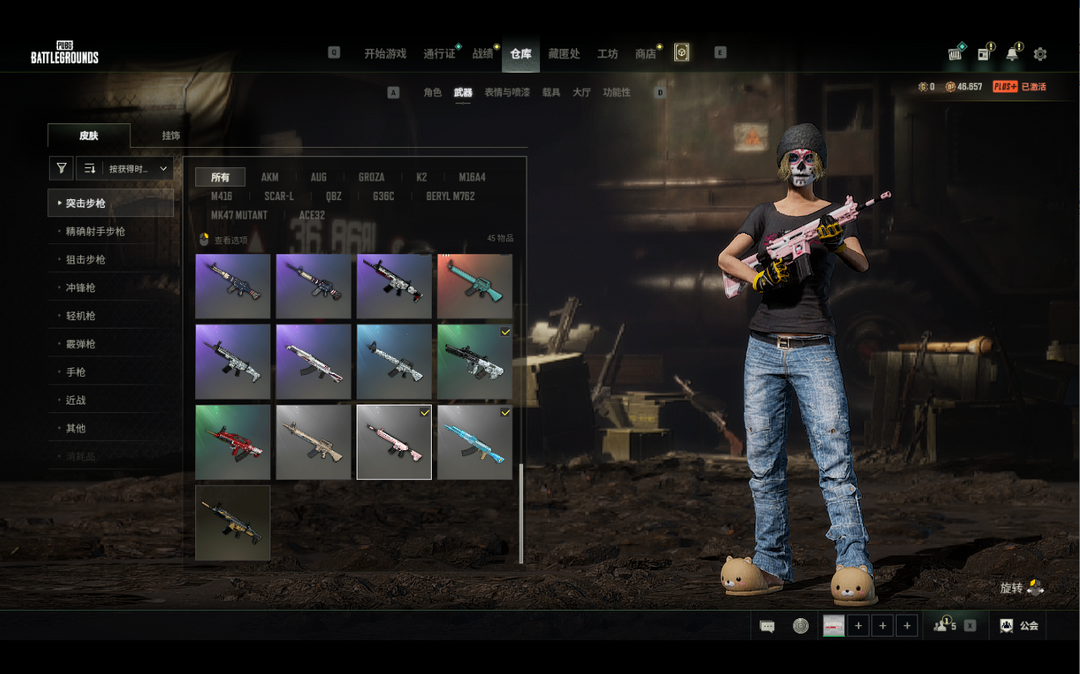Open the 开始游戏 (Play) menu
1080x674 pixels.
pos(385,54)
